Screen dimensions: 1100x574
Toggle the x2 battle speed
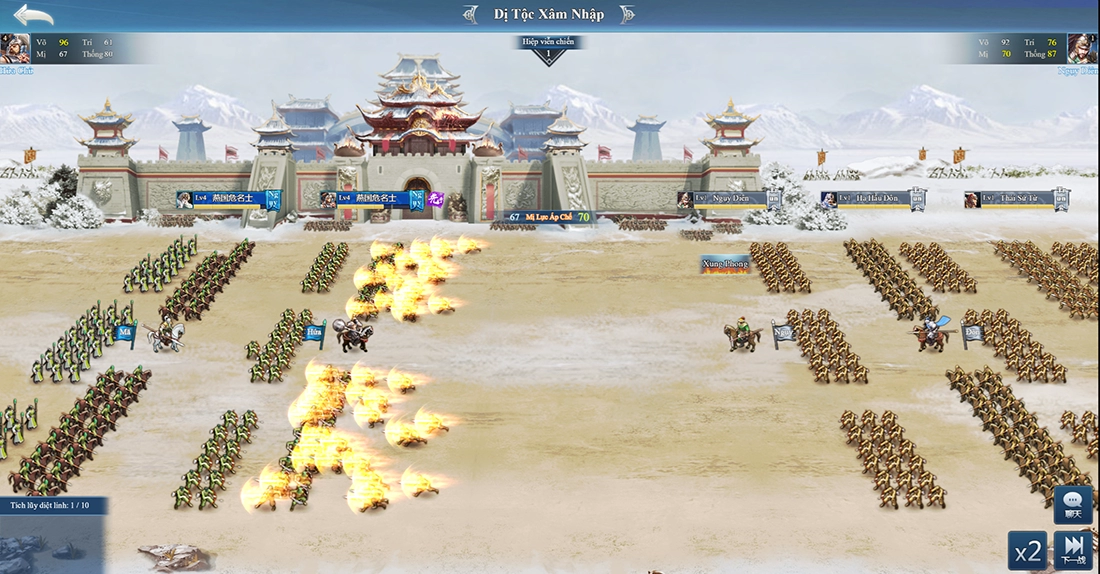(1027, 550)
